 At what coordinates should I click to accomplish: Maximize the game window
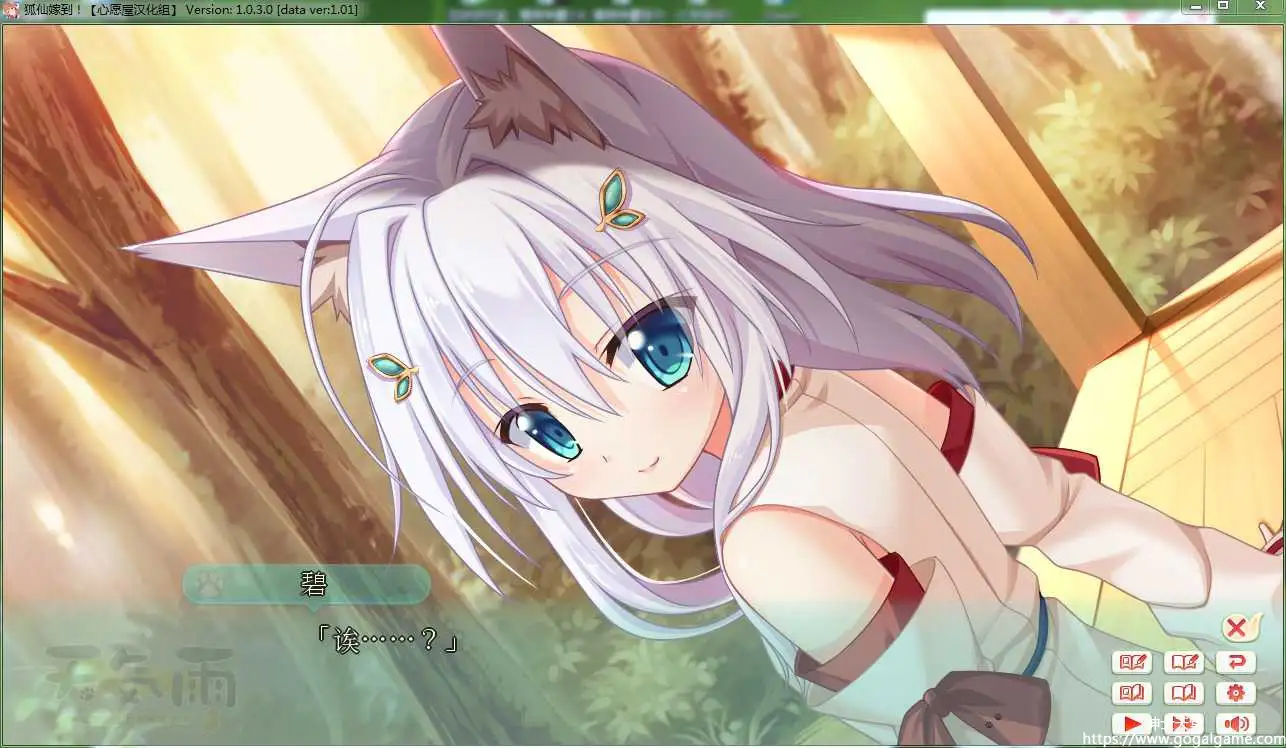point(1223,6)
